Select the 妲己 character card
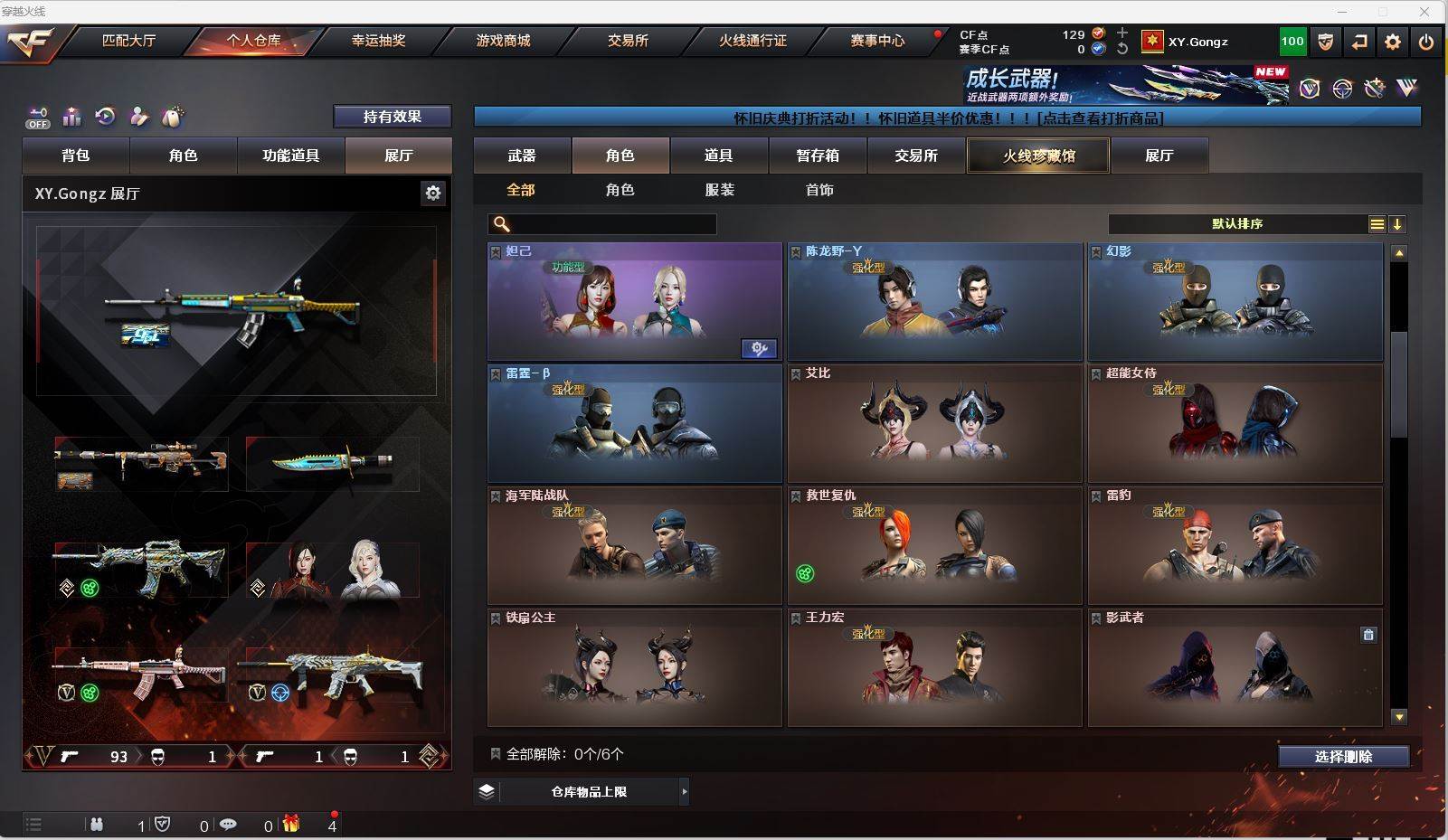1448x840 pixels. [x=634, y=301]
